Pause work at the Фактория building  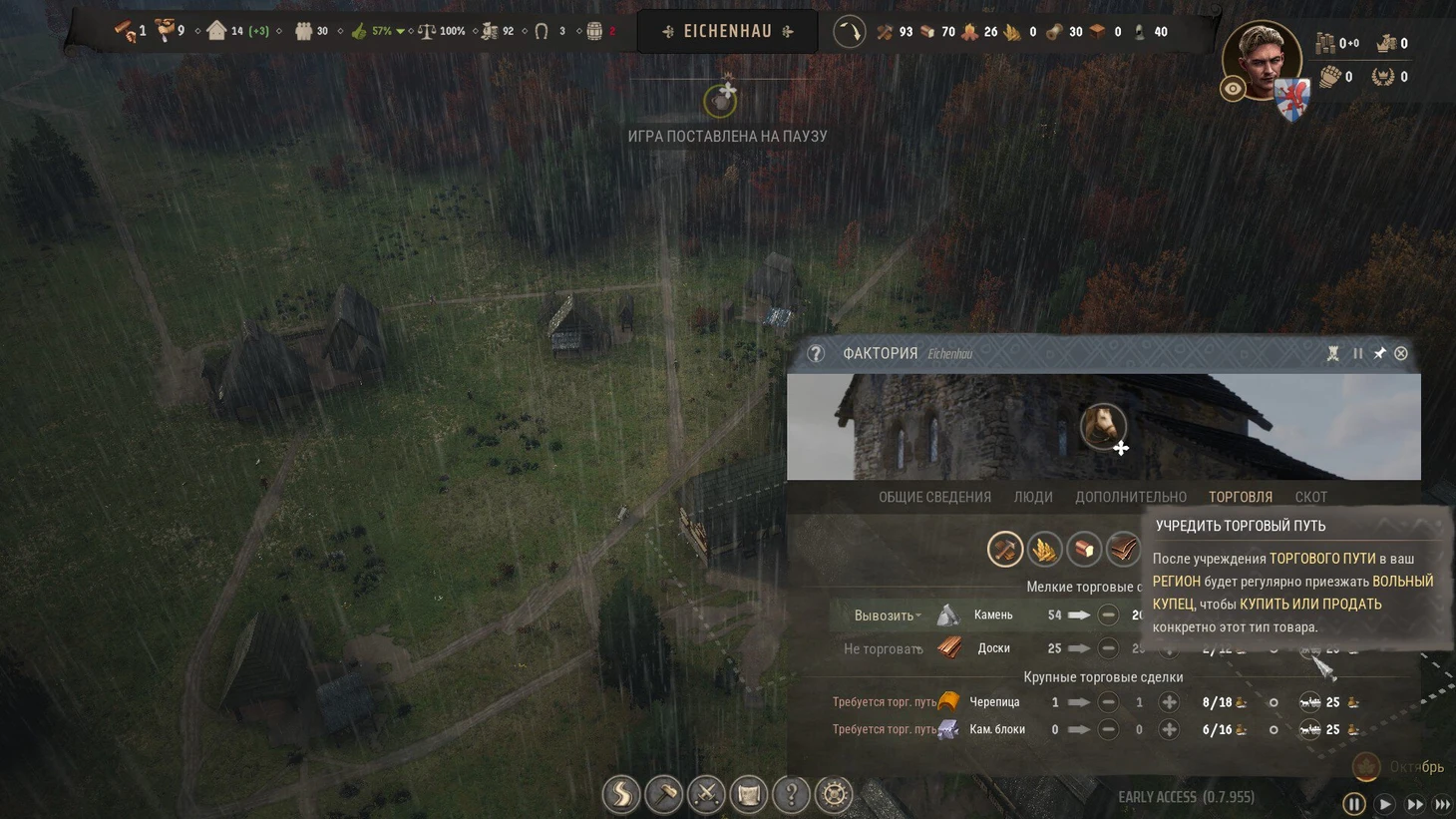pyautogui.click(x=1357, y=353)
